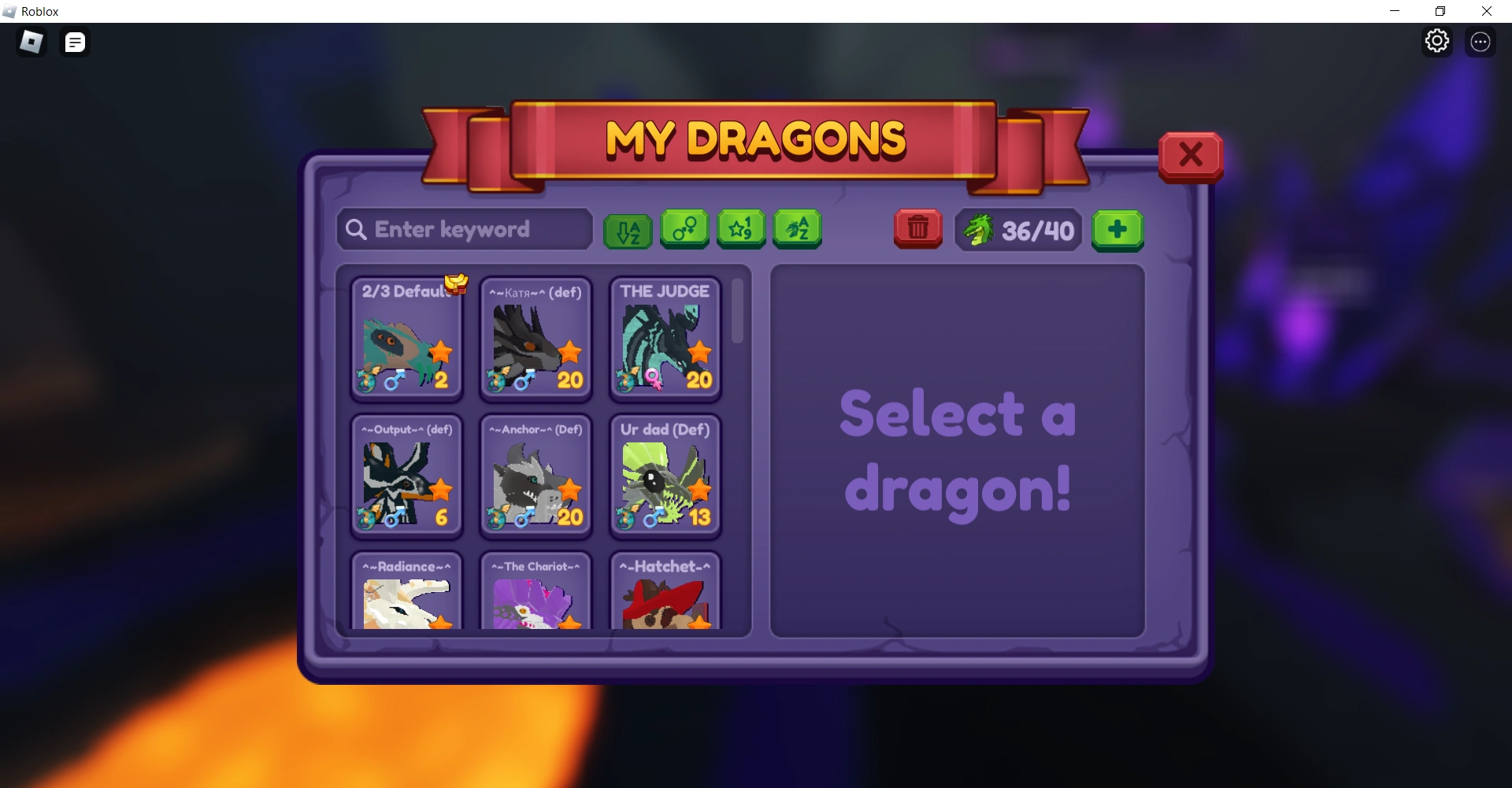The height and width of the screenshot is (788, 1512).
Task: Click the green dragon counter icon
Action: click(979, 230)
